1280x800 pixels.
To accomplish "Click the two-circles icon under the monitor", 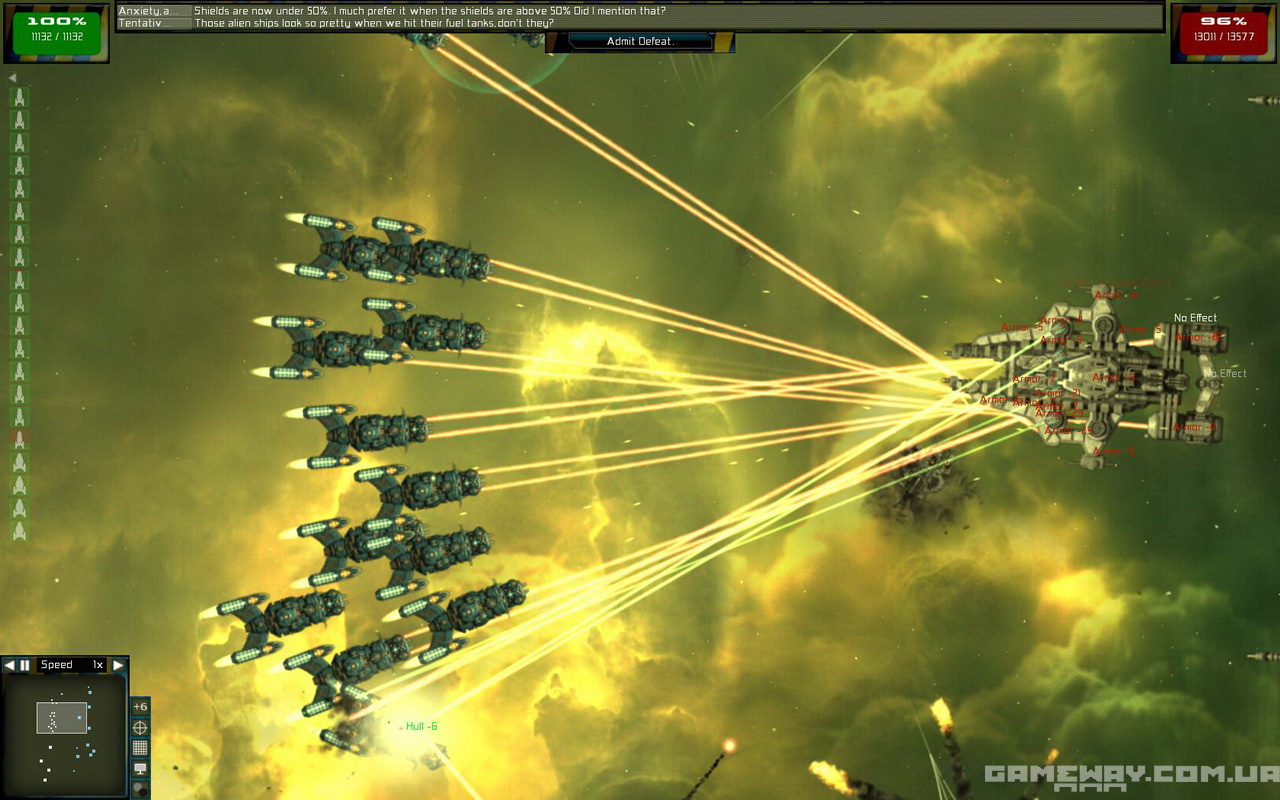I will pos(140,789).
